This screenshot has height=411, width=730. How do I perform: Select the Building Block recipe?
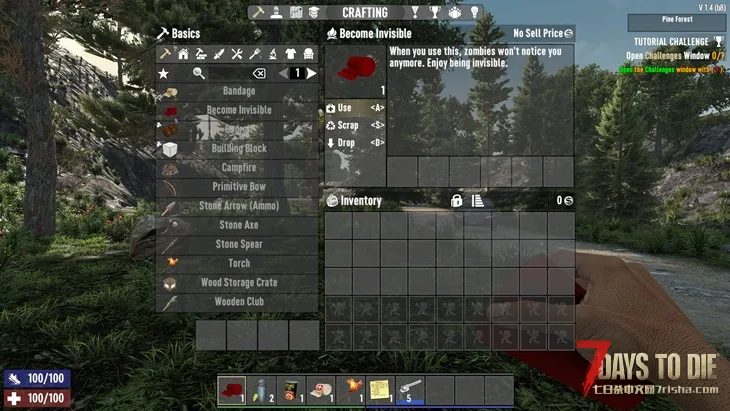[238, 148]
